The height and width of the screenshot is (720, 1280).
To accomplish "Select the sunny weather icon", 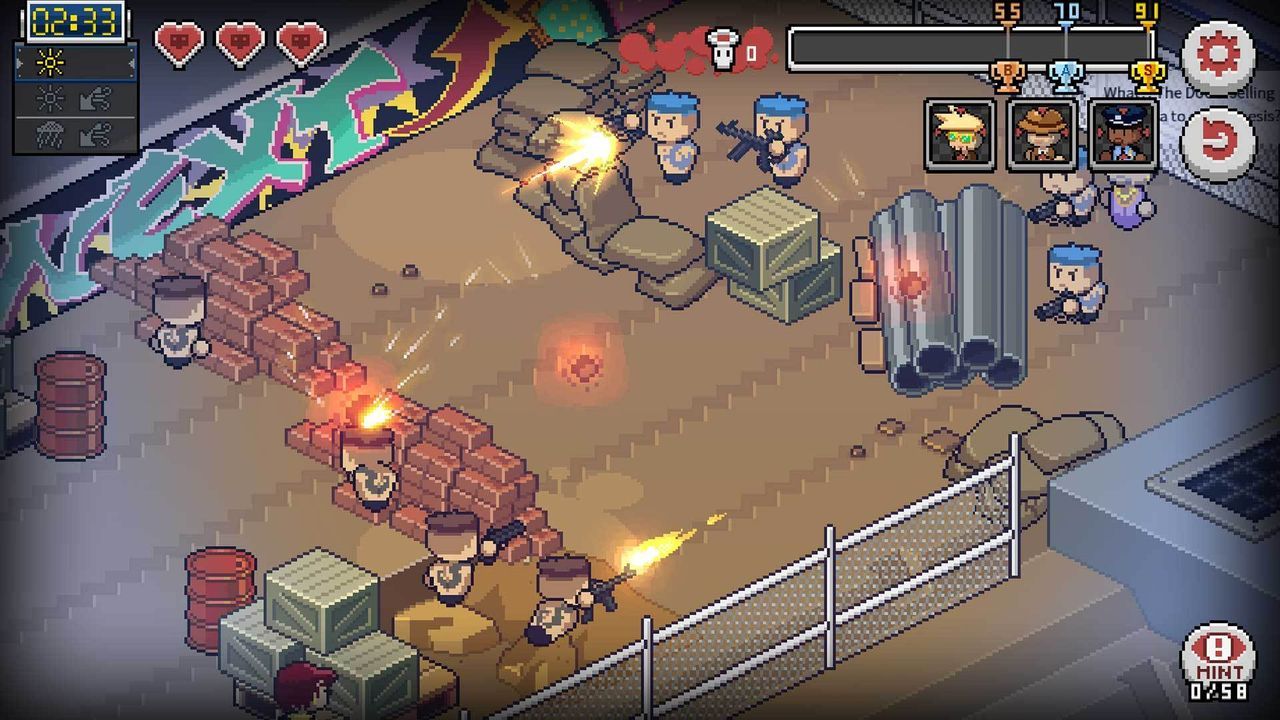I will [x=50, y=62].
